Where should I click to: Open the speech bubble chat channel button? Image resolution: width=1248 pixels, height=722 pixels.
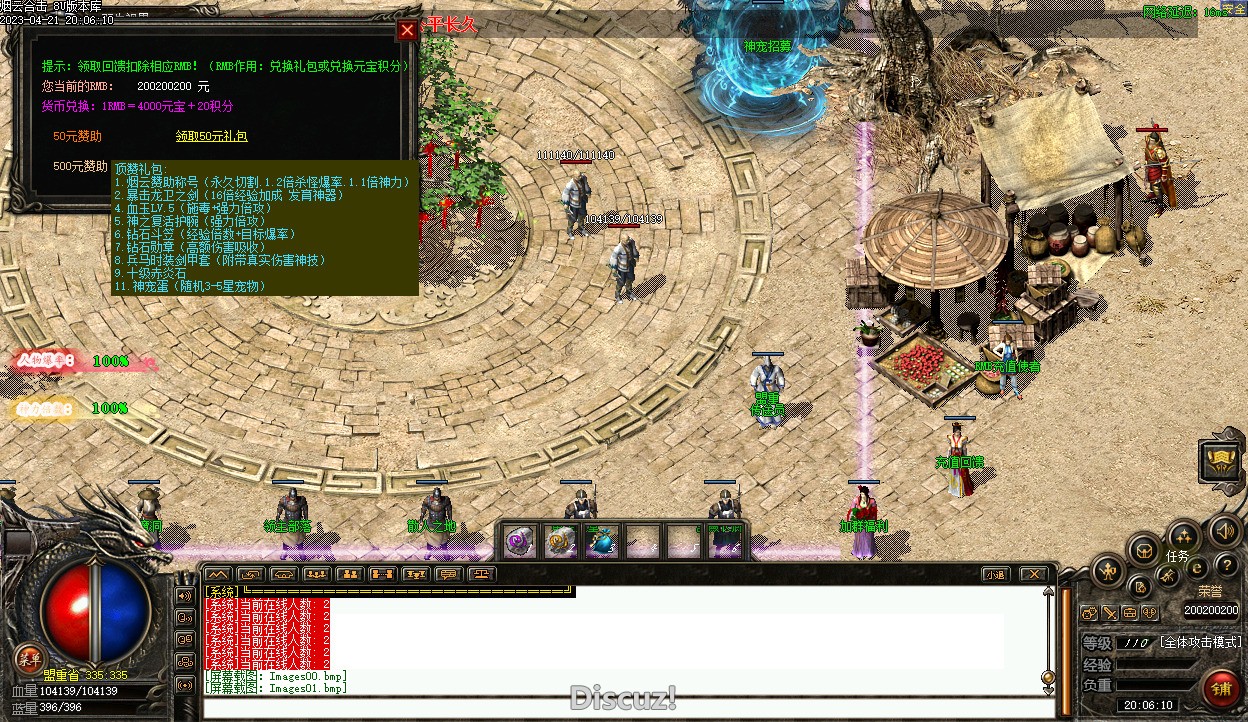pos(448,574)
